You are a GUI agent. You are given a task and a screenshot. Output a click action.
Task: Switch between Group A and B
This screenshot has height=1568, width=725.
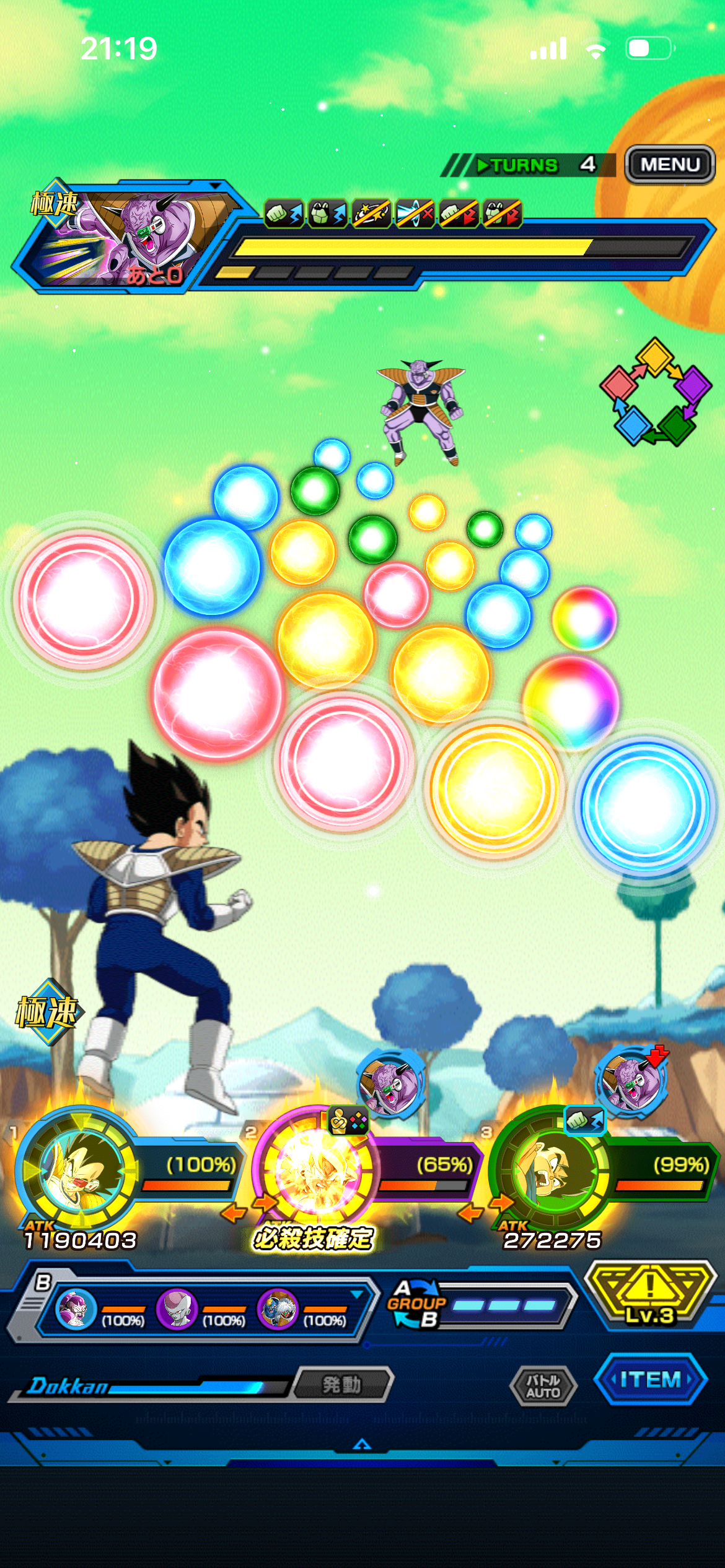pyautogui.click(x=416, y=1304)
